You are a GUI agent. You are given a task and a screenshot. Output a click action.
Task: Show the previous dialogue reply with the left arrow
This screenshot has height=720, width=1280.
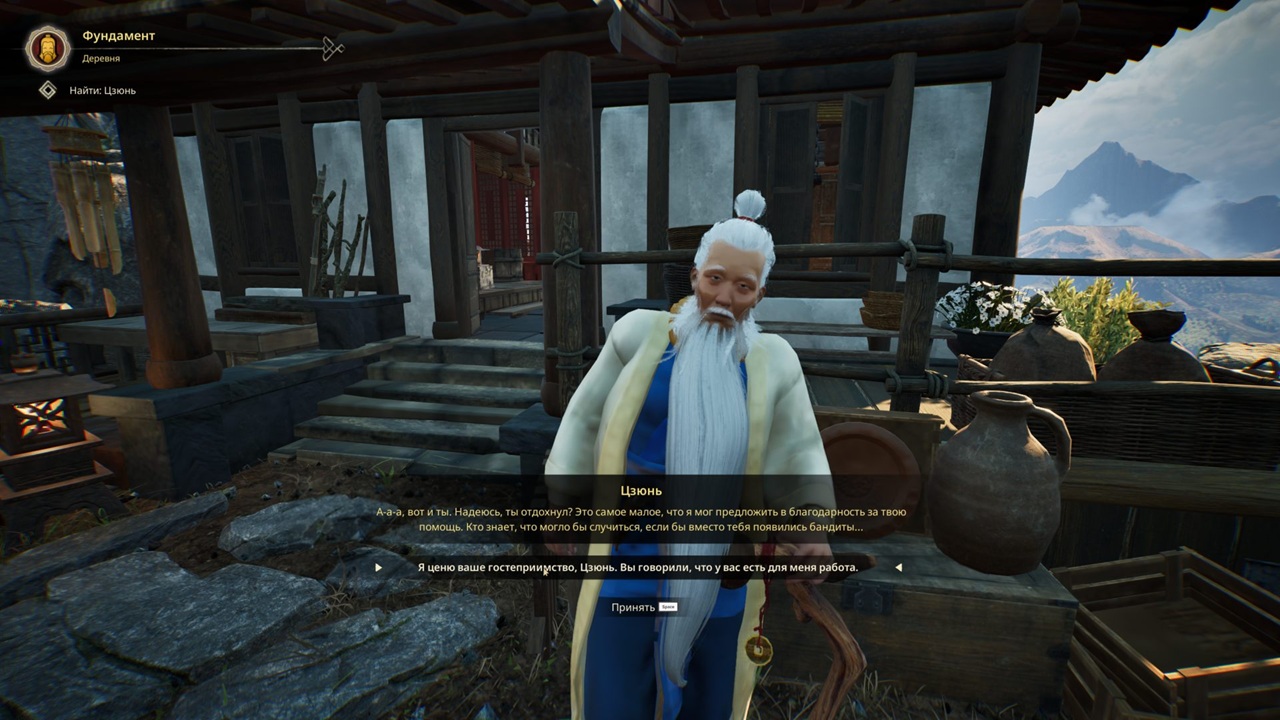tap(379, 567)
